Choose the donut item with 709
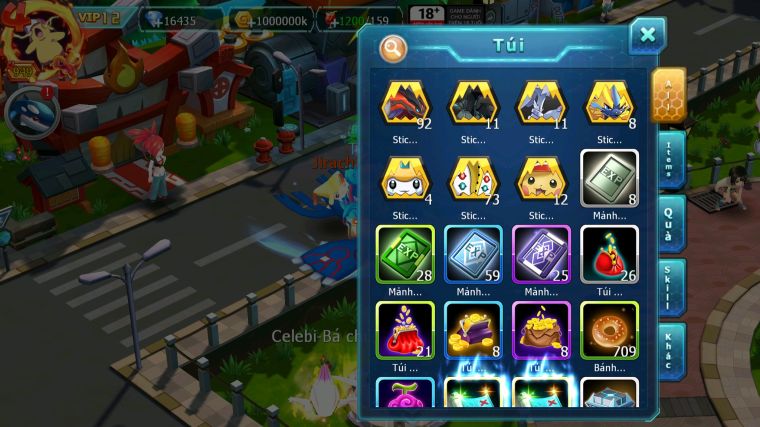The image size is (760, 427). tap(609, 330)
